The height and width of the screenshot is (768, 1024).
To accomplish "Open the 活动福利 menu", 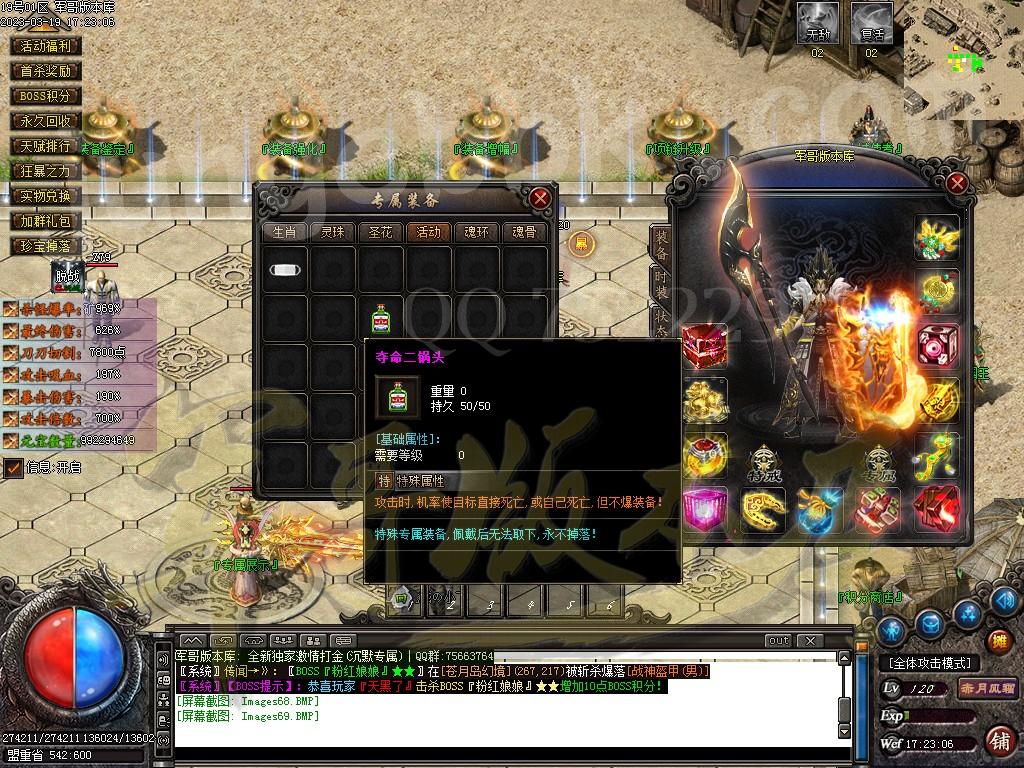I will [46, 46].
